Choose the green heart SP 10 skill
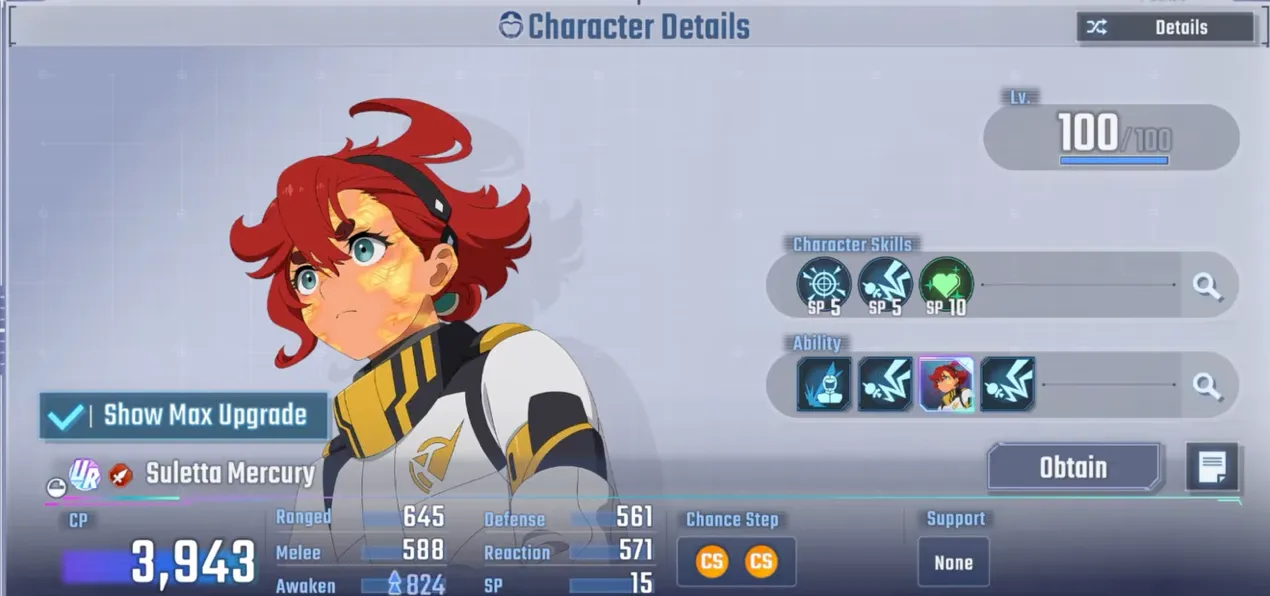The width and height of the screenshot is (1270, 596). (945, 285)
